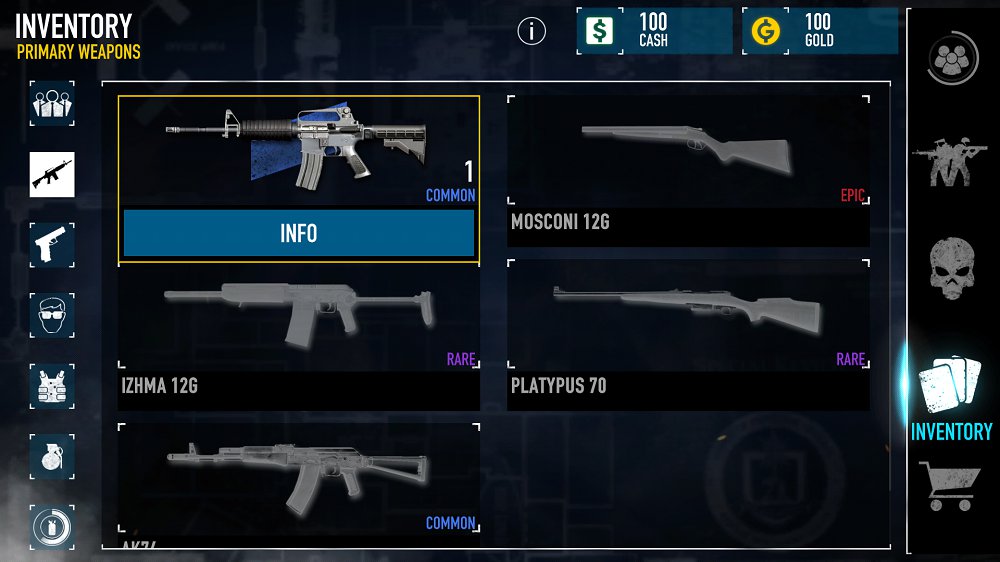Viewport: 1000px width, 562px height.
Task: Choose the Izhma 12G weapon card
Action: click(x=298, y=335)
